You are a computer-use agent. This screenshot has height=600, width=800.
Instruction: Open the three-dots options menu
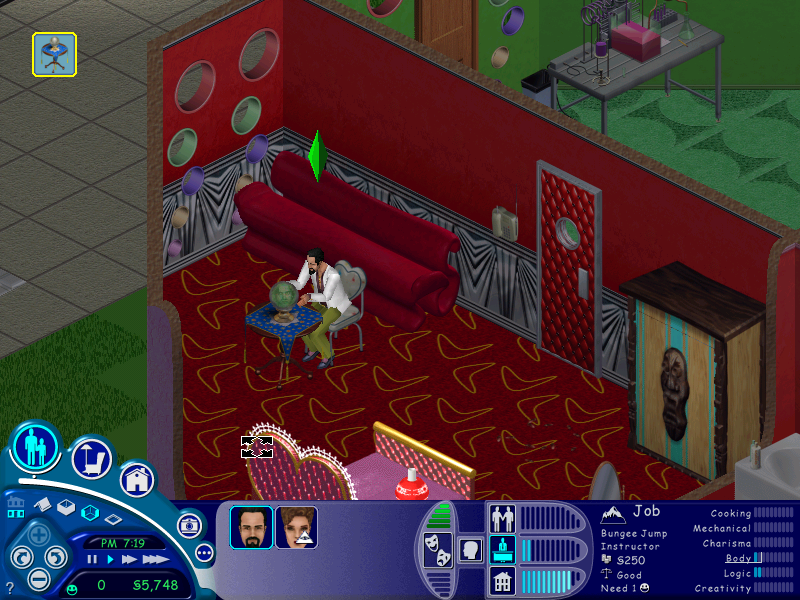pyautogui.click(x=205, y=552)
